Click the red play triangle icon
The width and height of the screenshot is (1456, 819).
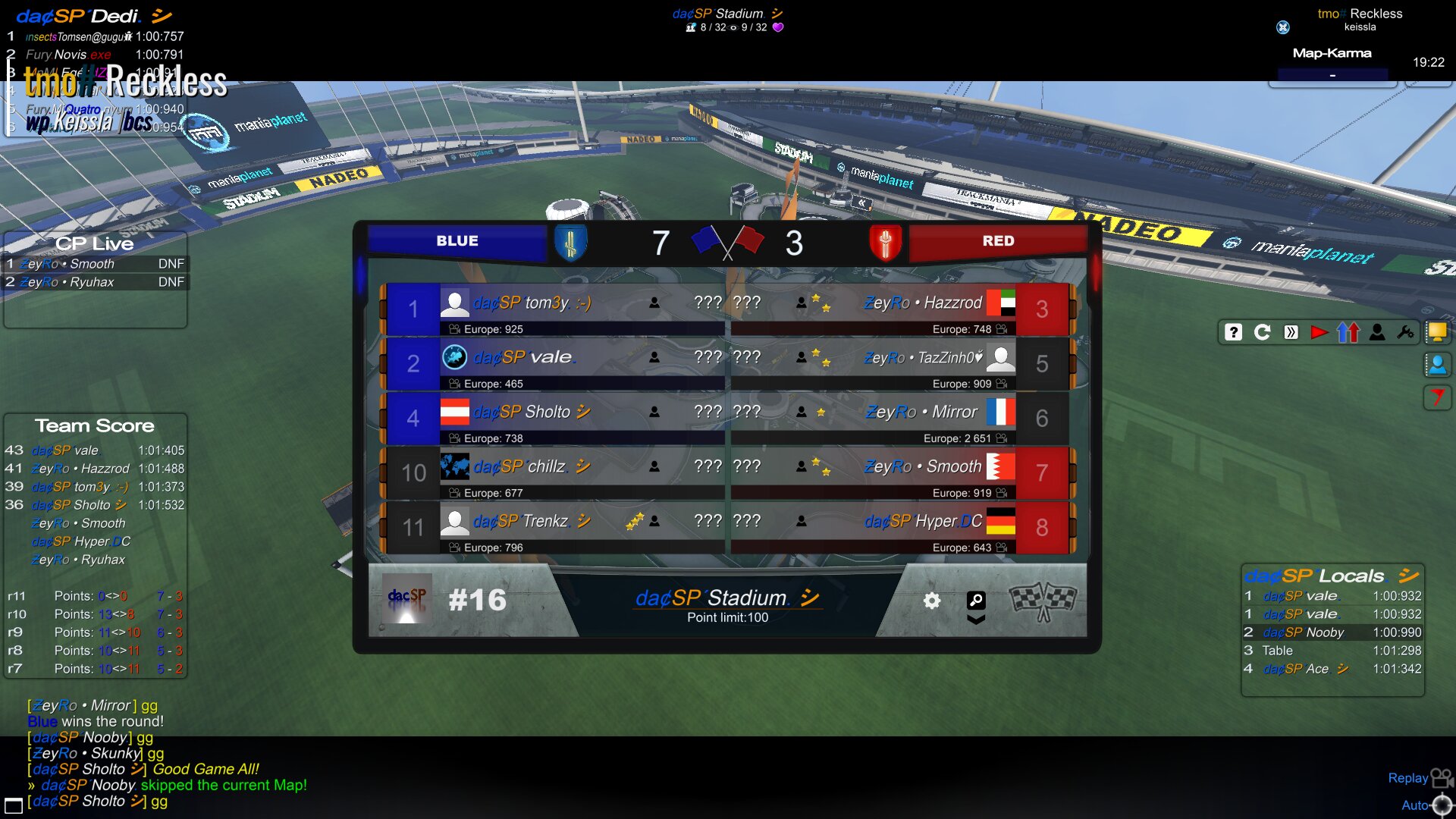(x=1319, y=332)
